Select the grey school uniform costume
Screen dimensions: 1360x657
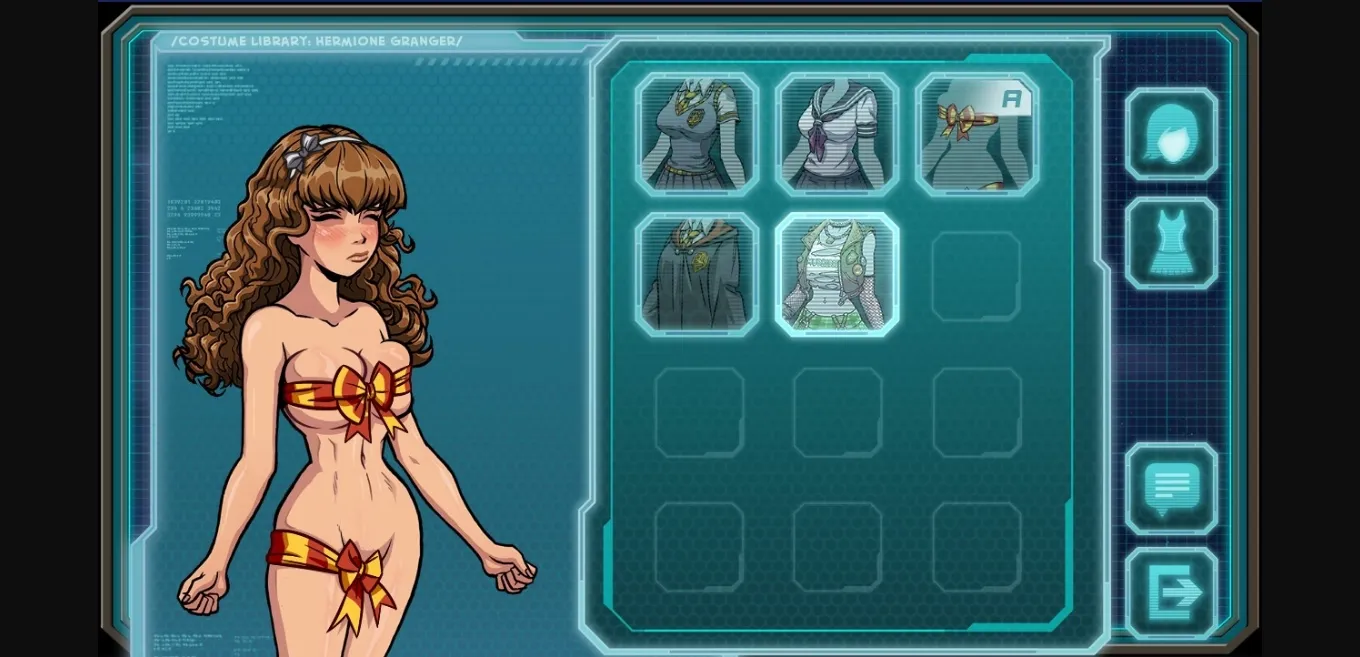tap(697, 134)
